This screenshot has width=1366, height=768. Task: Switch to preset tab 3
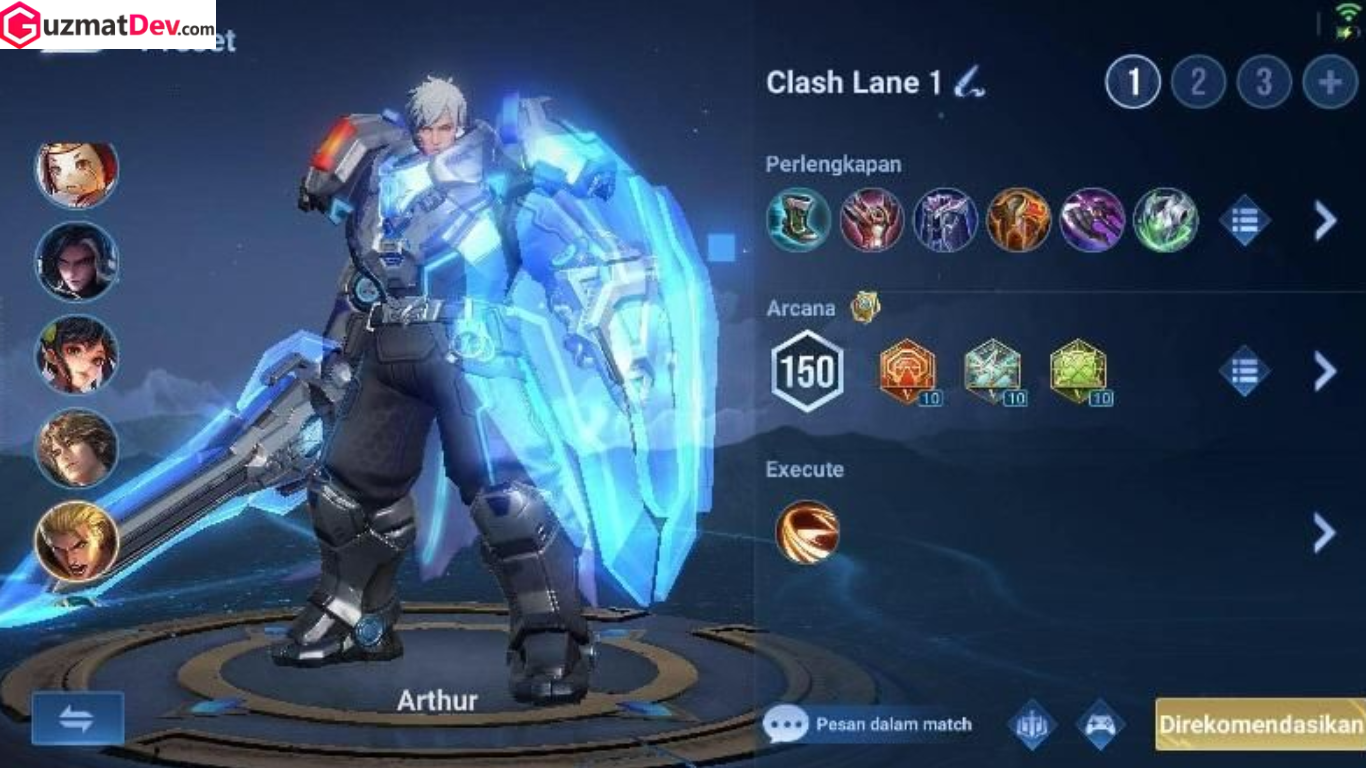point(1262,82)
